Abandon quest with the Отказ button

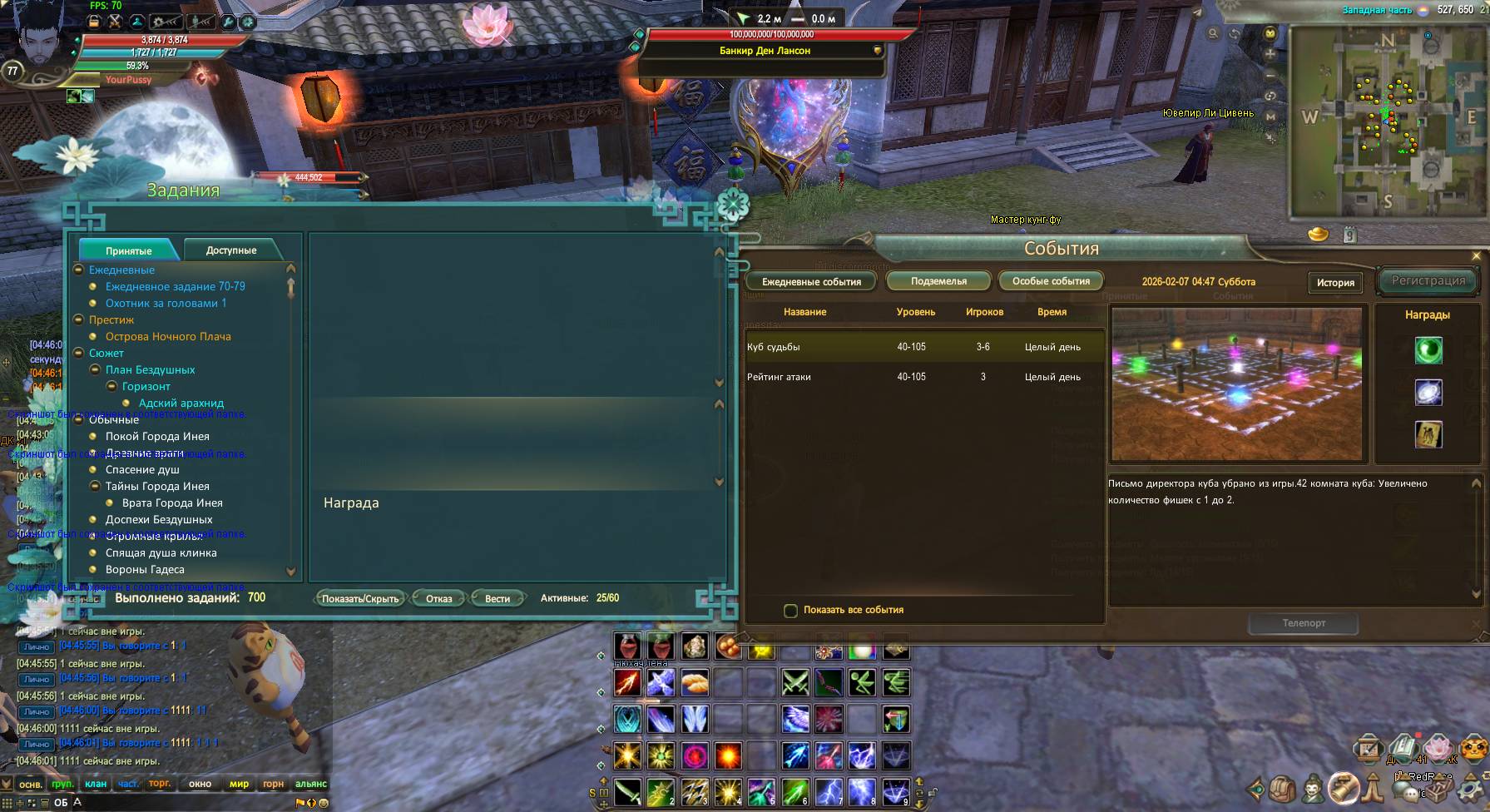click(439, 598)
